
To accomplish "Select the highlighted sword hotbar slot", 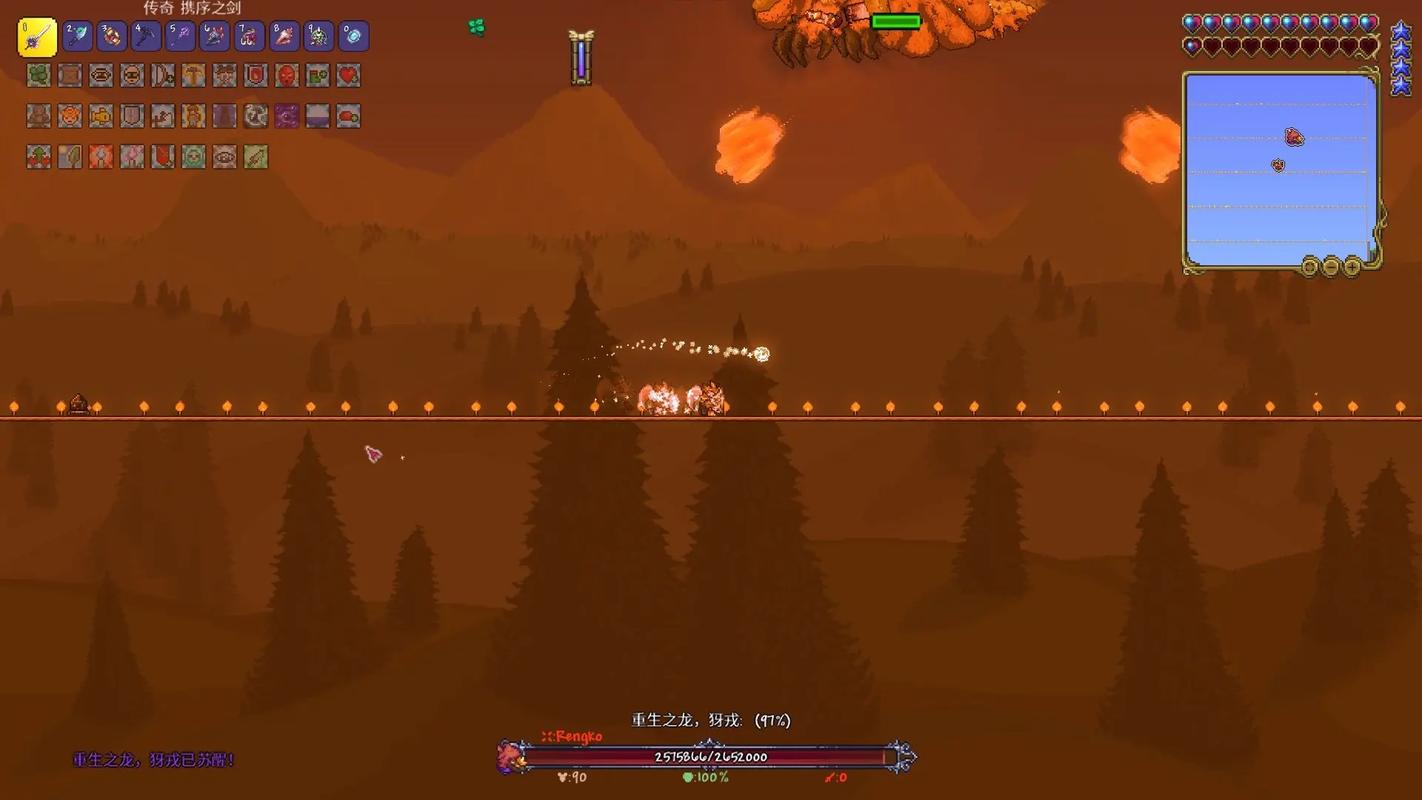I will [x=37, y=38].
